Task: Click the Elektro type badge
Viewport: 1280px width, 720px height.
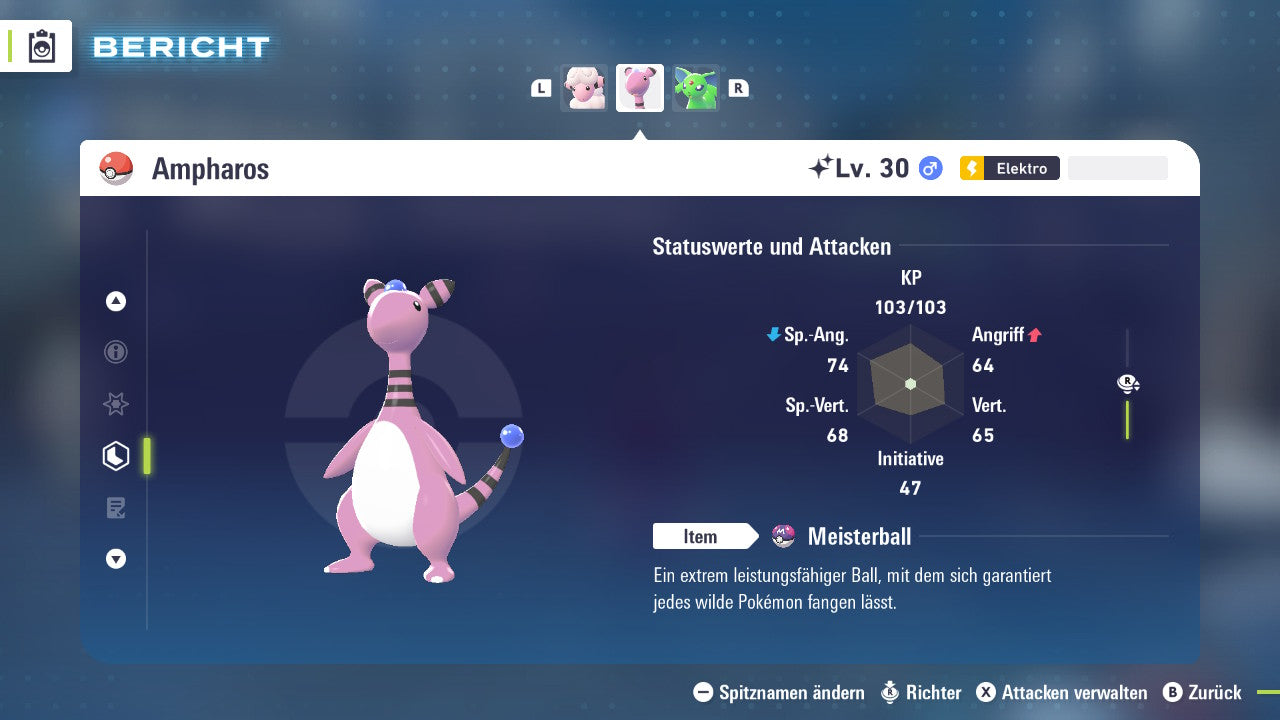Action: pyautogui.click(x=1009, y=168)
